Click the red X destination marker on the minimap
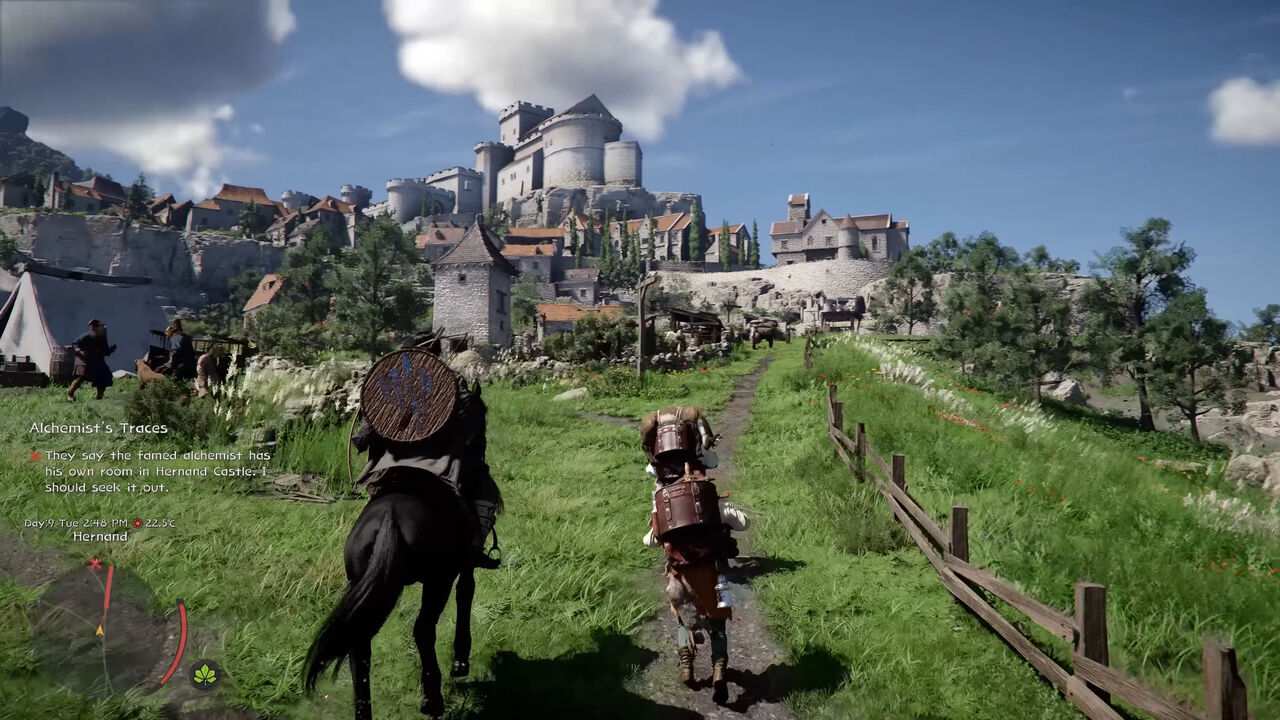The height and width of the screenshot is (720, 1280). (95, 563)
